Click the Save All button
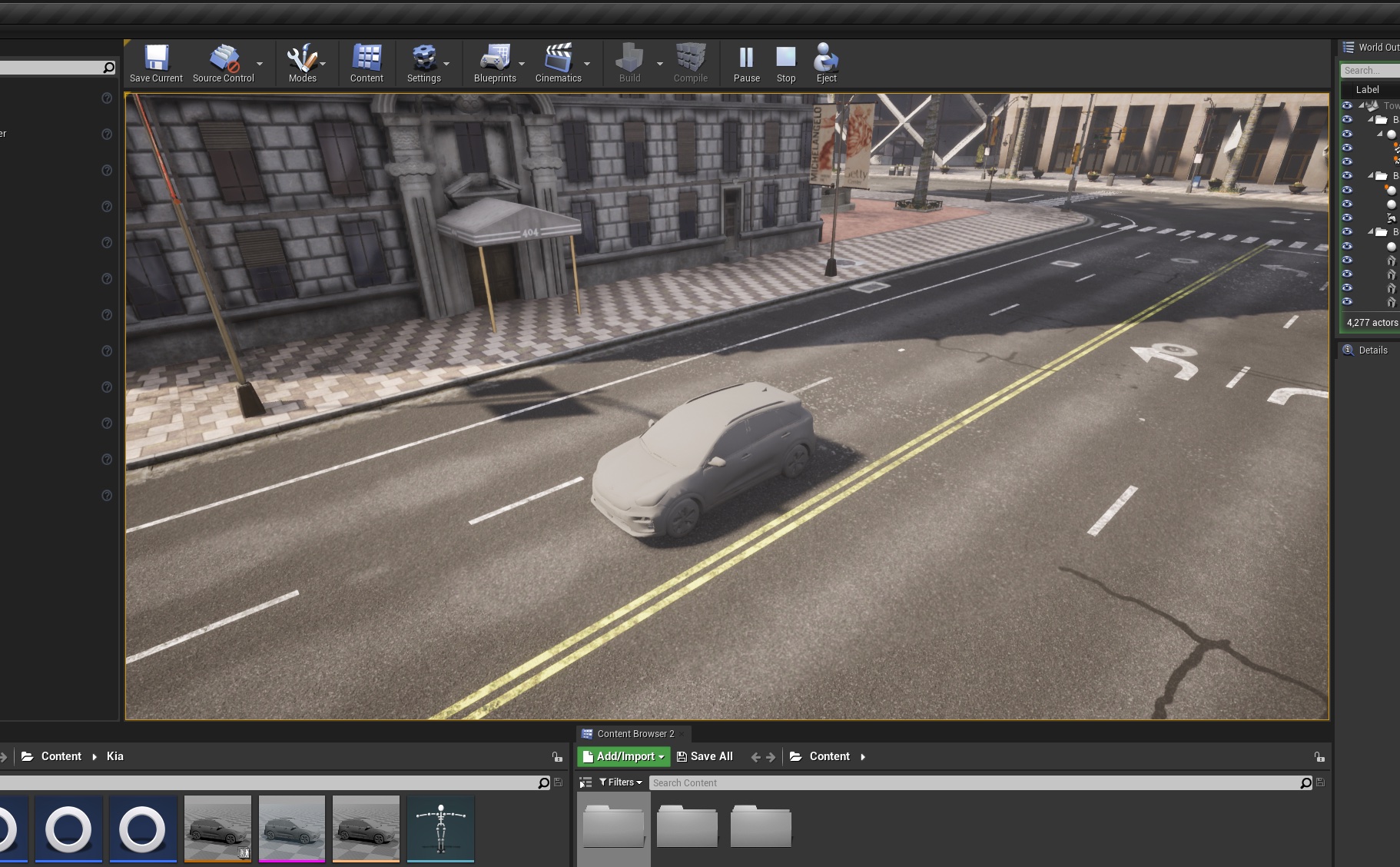 705,756
